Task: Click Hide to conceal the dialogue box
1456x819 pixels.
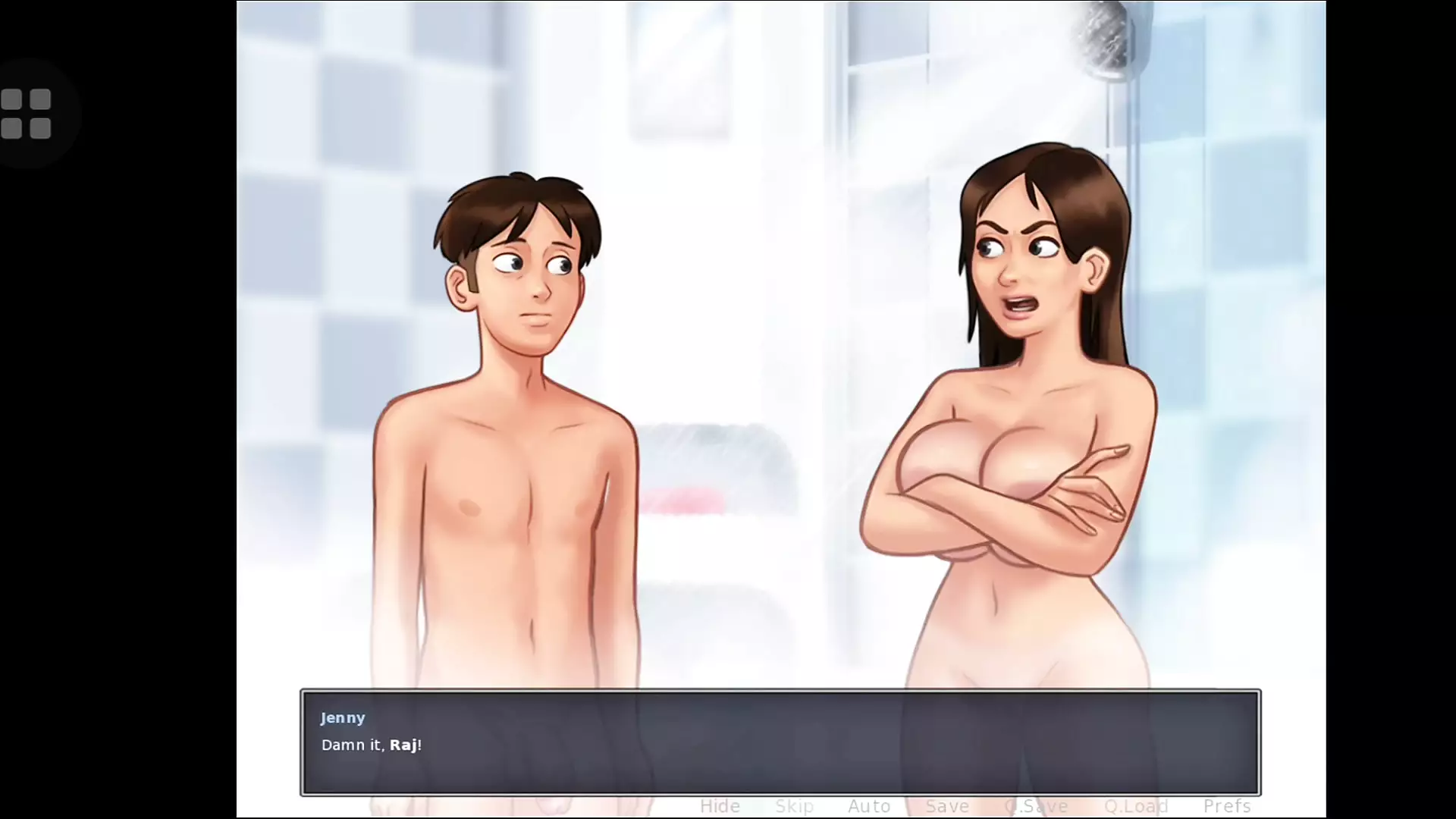Action: point(719,806)
